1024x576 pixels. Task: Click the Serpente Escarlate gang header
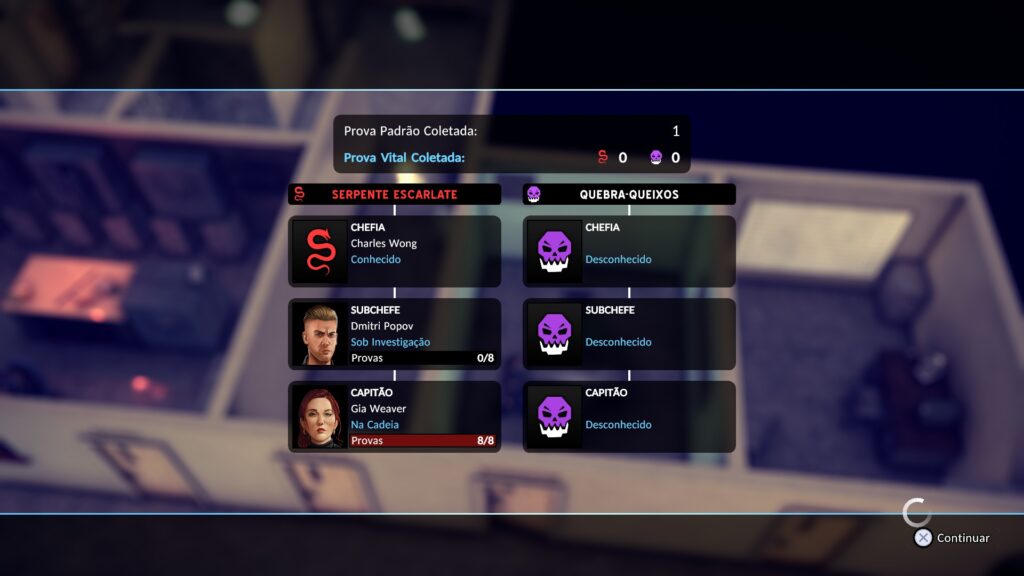click(394, 194)
